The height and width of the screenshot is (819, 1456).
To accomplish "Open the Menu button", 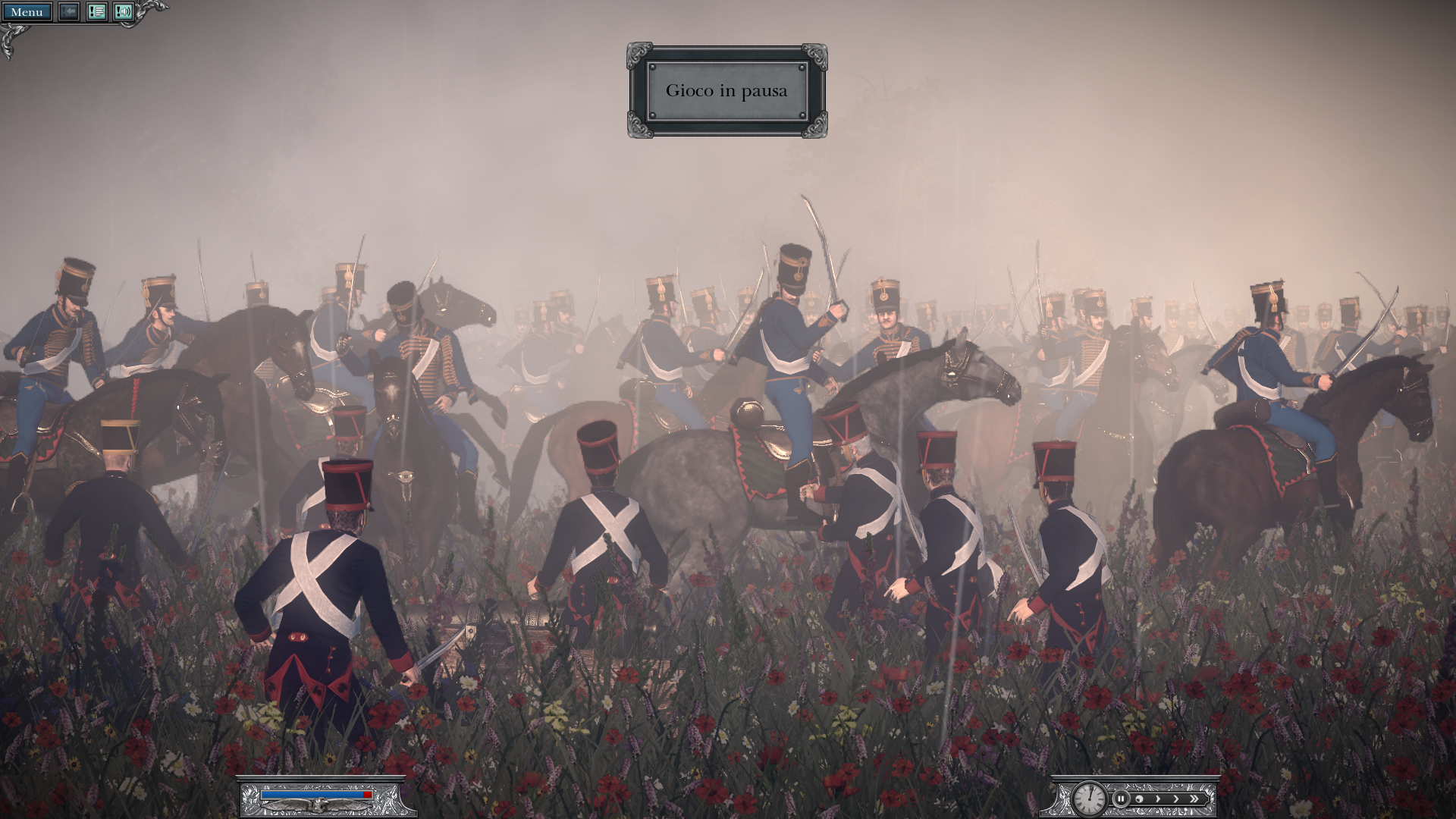I will tap(27, 12).
